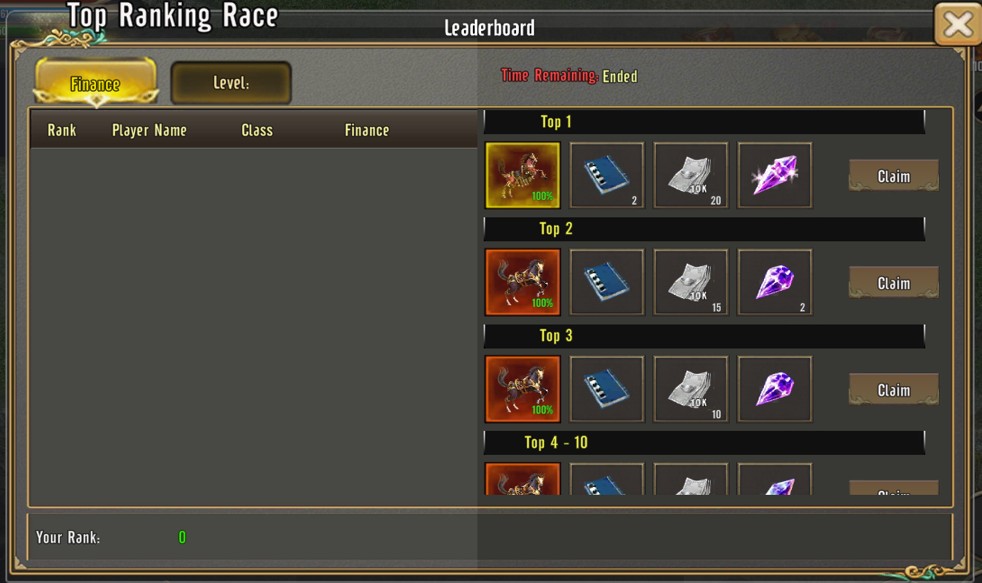Screen dimensions: 982x583
Task: Claim the Top 1 reward
Action: click(893, 176)
